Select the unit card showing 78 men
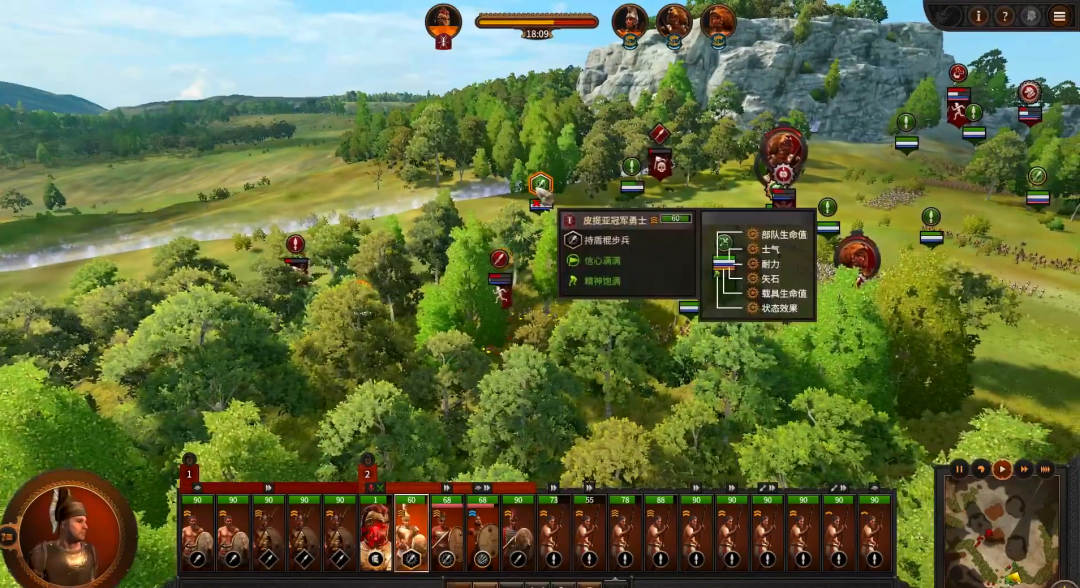This screenshot has height=588, width=1080. point(626,535)
